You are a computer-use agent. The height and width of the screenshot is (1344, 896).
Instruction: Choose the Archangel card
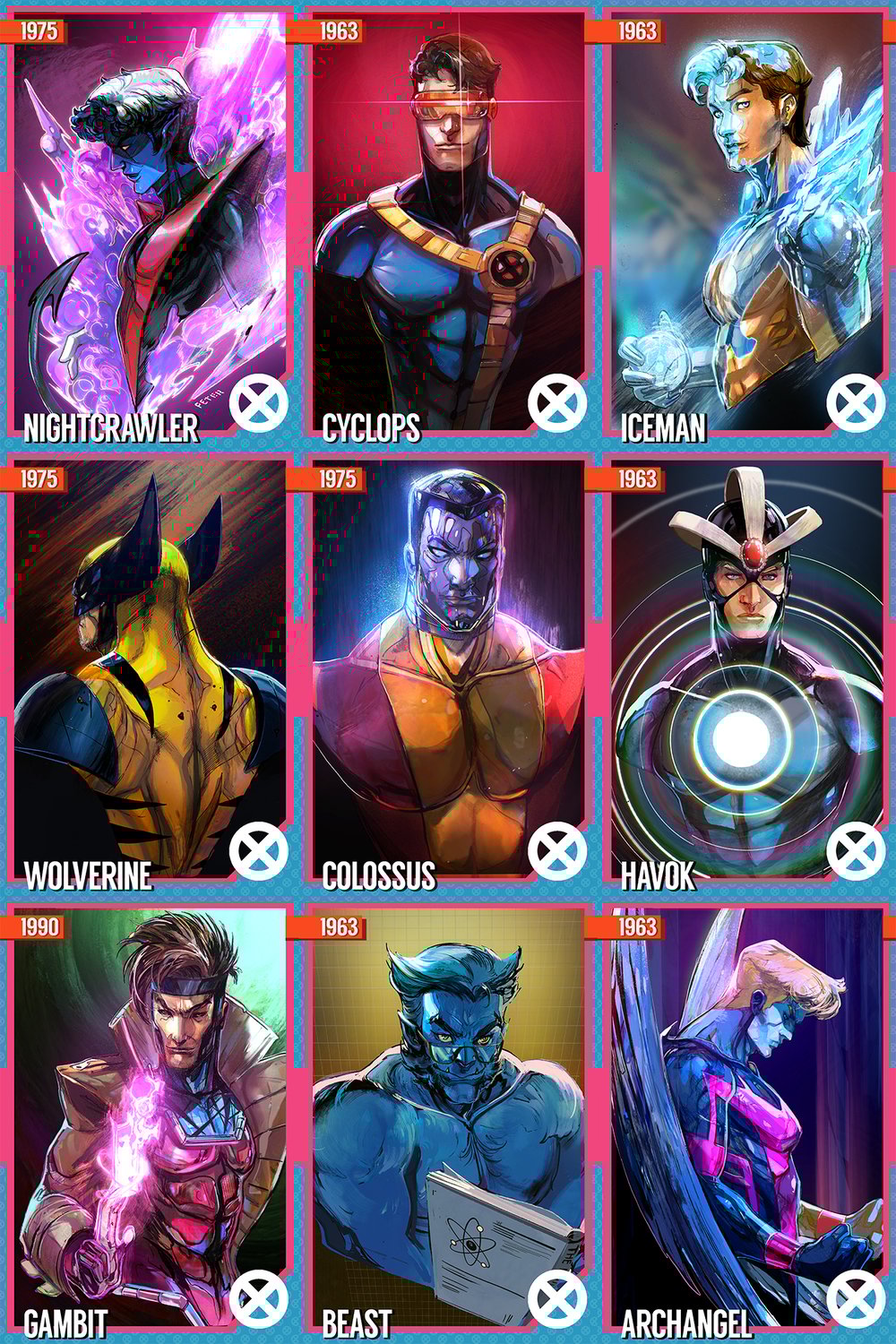click(746, 1120)
